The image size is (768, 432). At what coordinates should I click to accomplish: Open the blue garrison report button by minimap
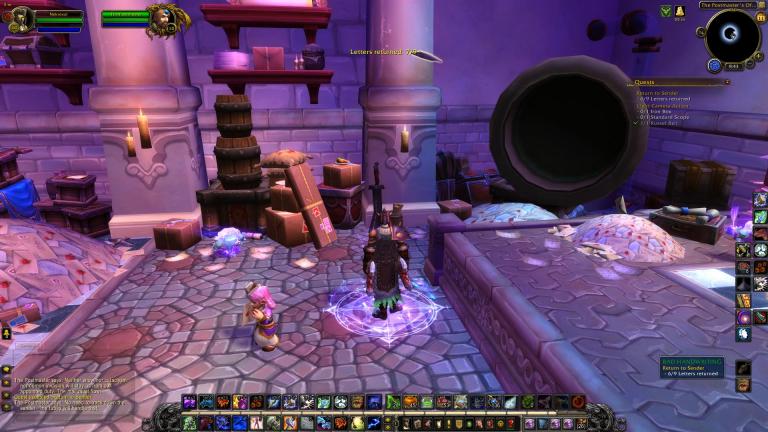point(715,65)
